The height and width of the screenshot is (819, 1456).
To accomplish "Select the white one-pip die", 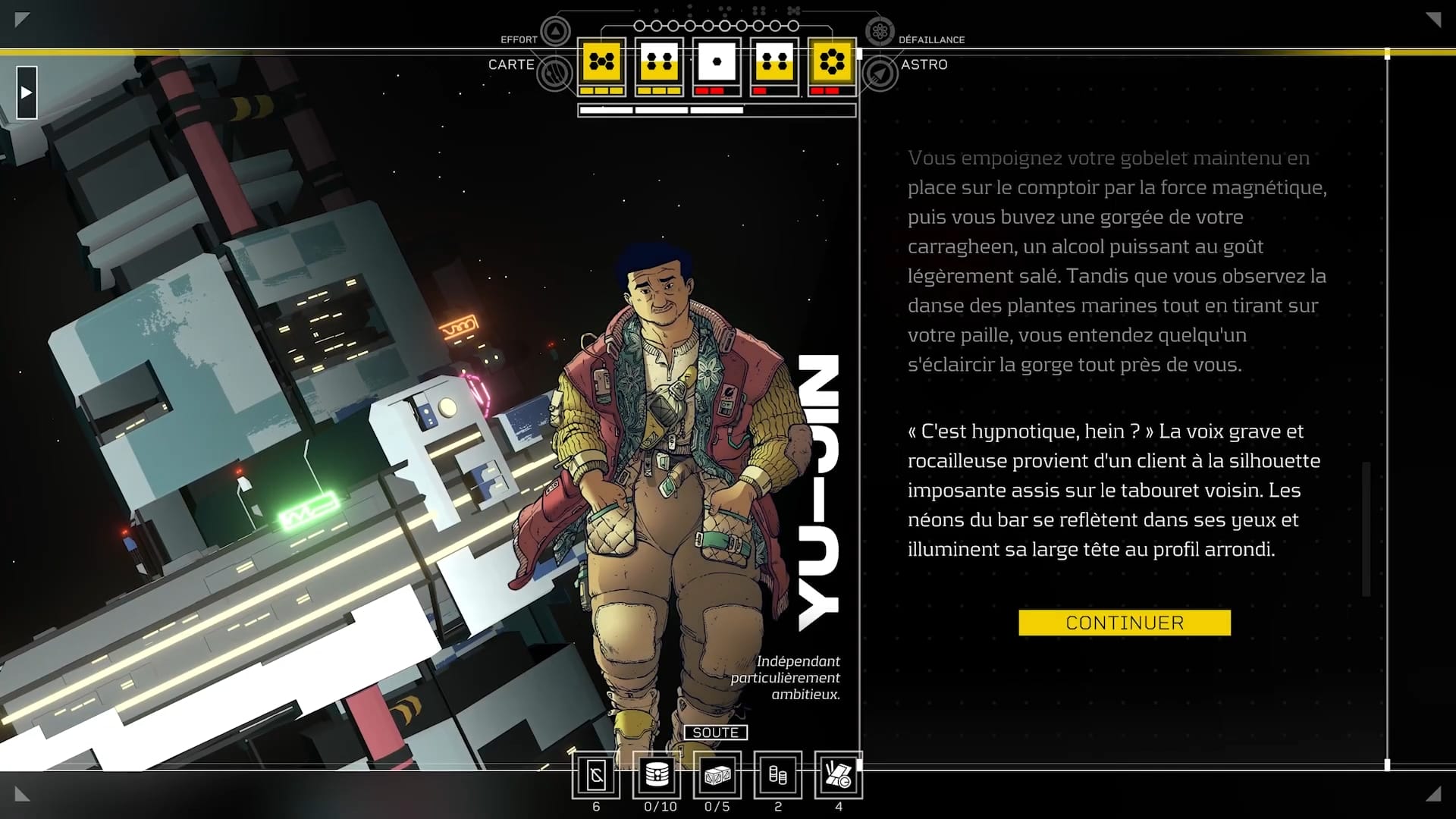I will 717,61.
